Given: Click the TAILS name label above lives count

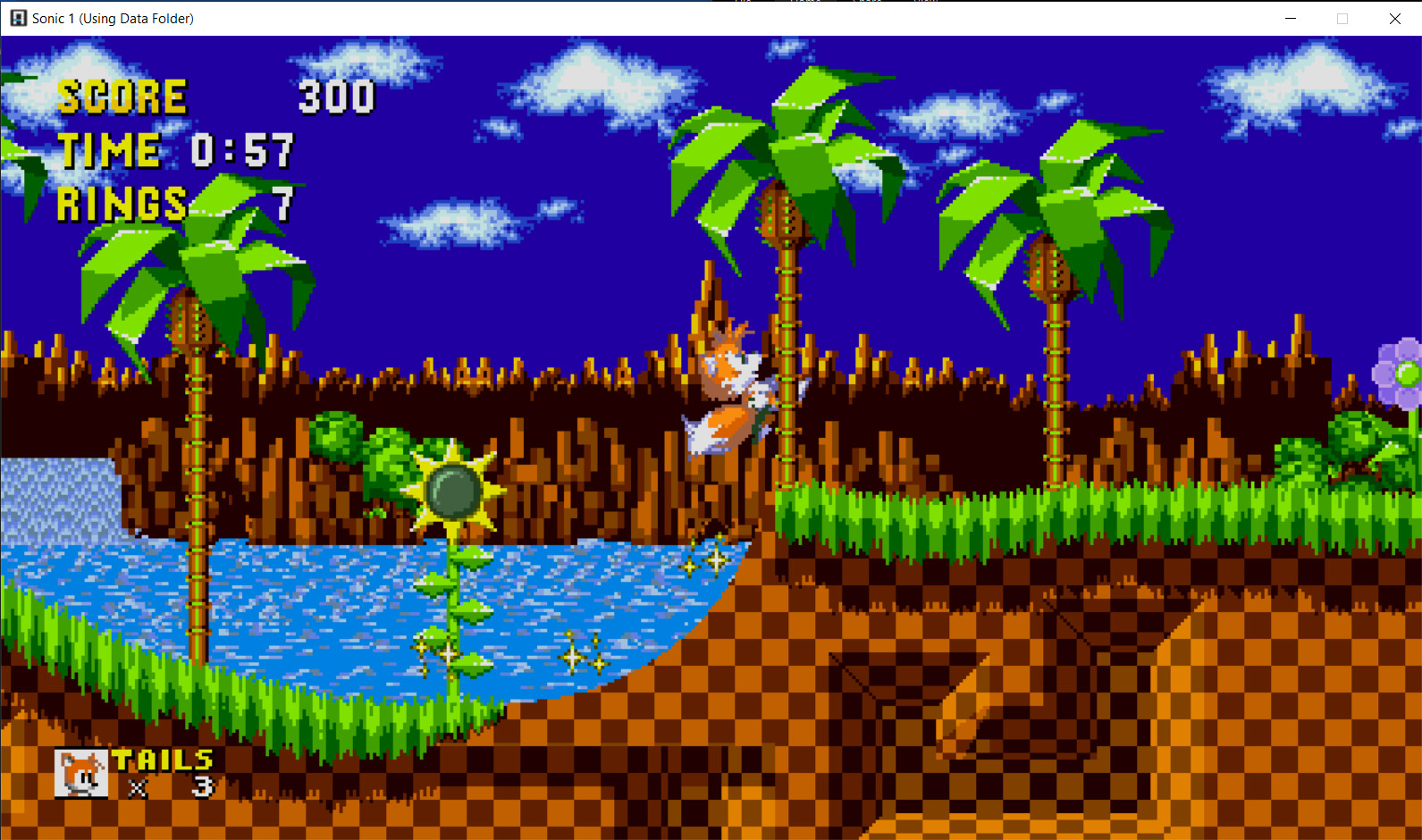Looking at the screenshot, I should click(161, 760).
